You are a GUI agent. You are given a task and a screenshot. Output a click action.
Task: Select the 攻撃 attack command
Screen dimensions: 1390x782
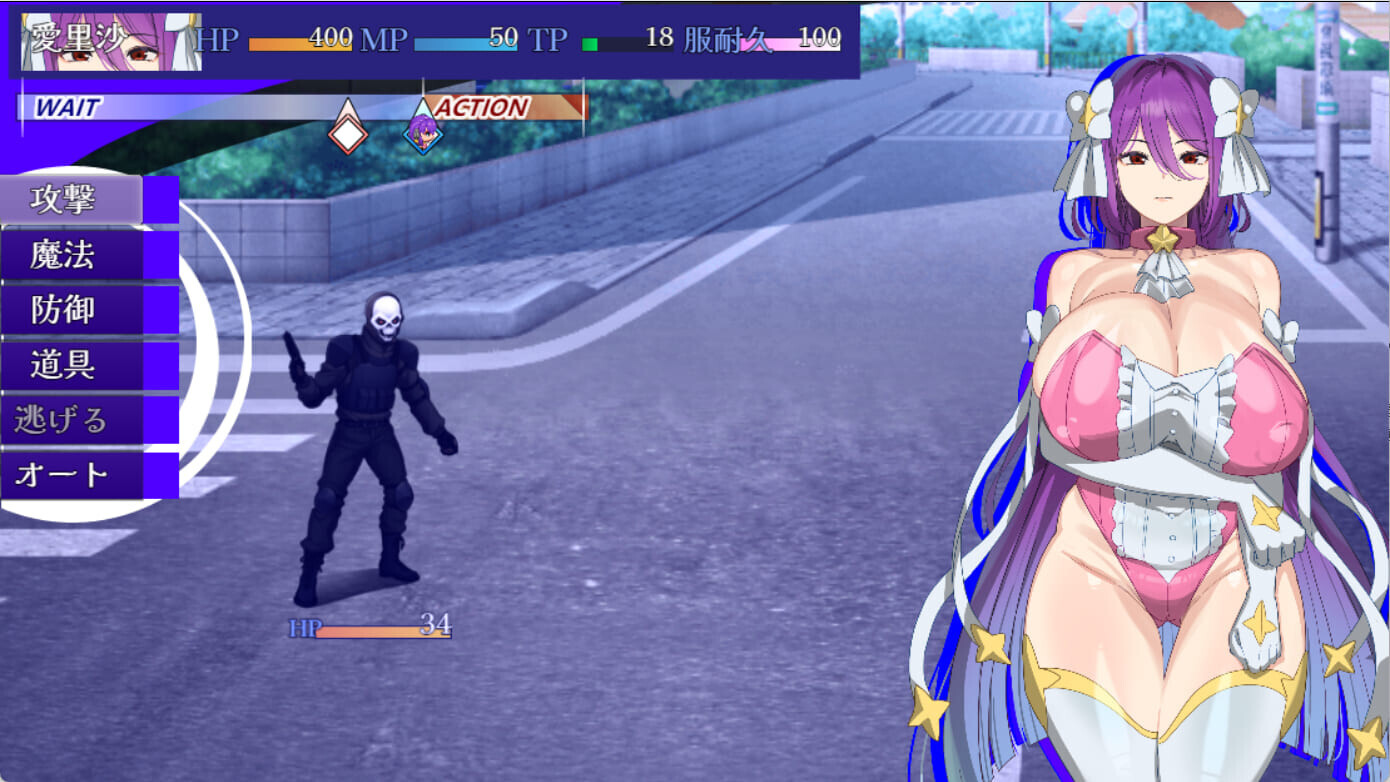click(x=70, y=200)
